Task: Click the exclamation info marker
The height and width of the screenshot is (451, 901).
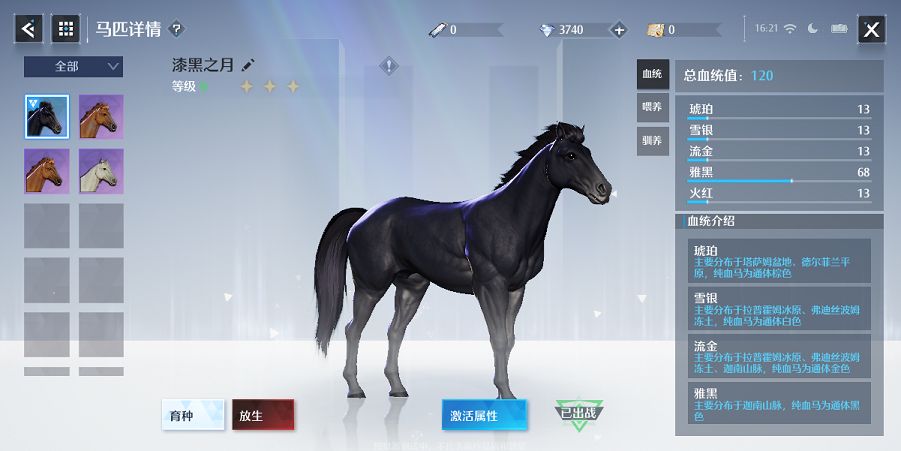Action: click(x=389, y=66)
